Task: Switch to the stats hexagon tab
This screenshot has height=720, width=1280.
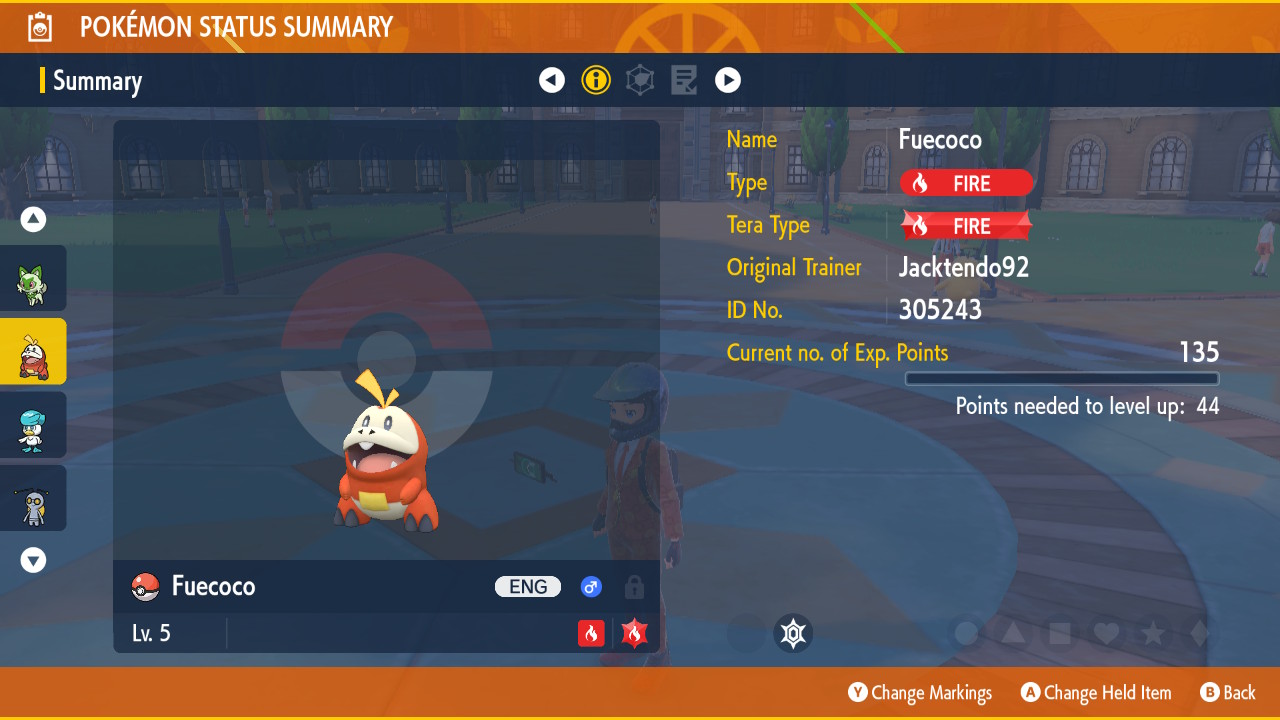Action: [x=640, y=80]
